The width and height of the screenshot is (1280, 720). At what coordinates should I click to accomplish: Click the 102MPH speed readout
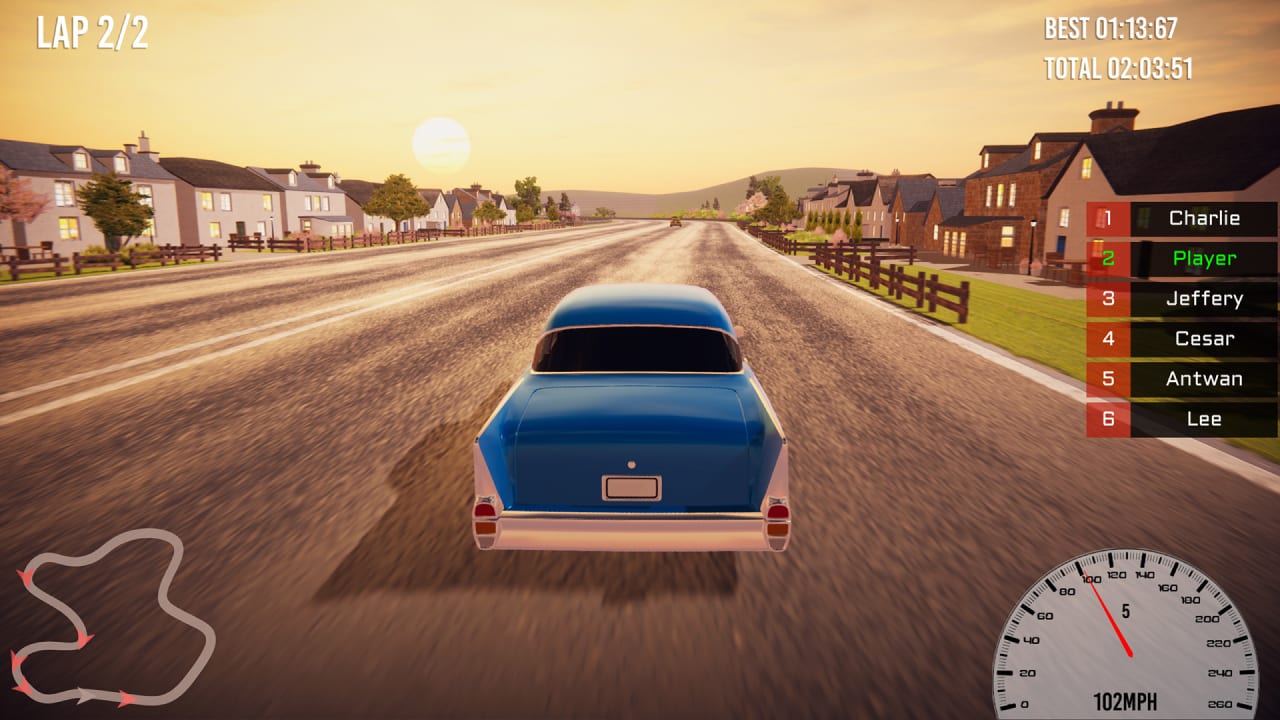[1128, 699]
